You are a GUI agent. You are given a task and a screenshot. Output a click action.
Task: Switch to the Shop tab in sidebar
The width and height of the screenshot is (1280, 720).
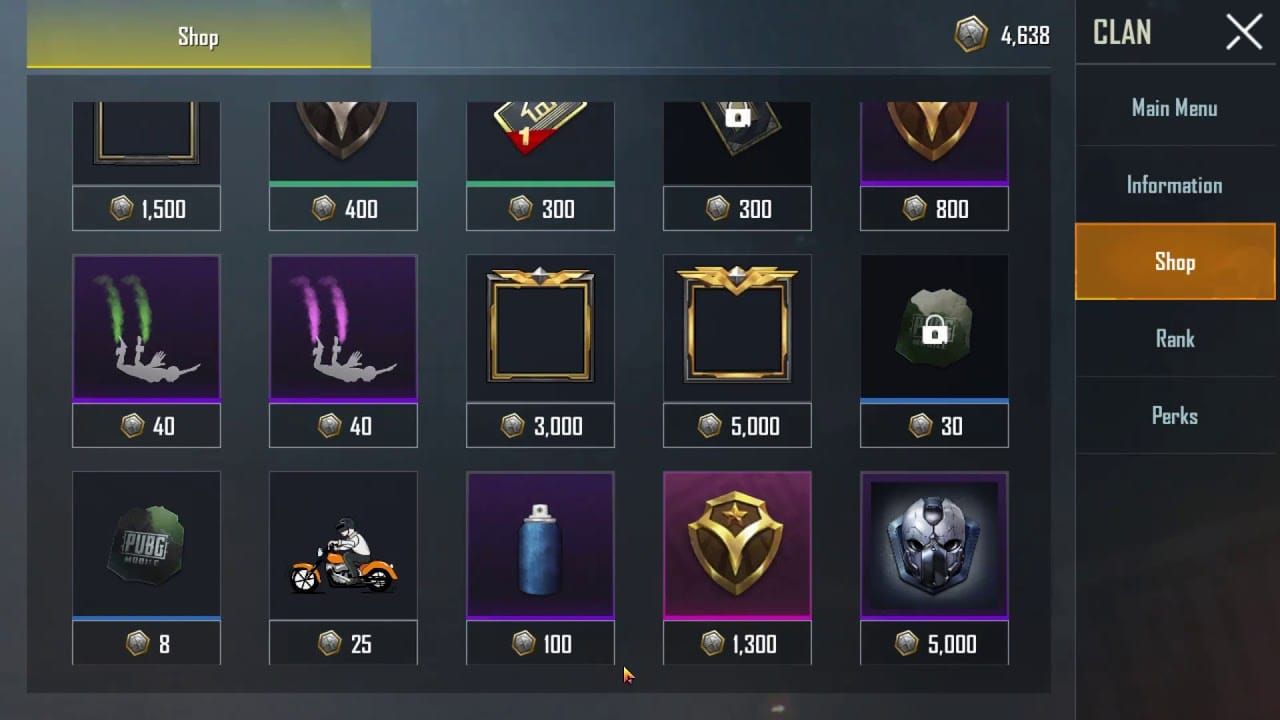(x=1175, y=261)
